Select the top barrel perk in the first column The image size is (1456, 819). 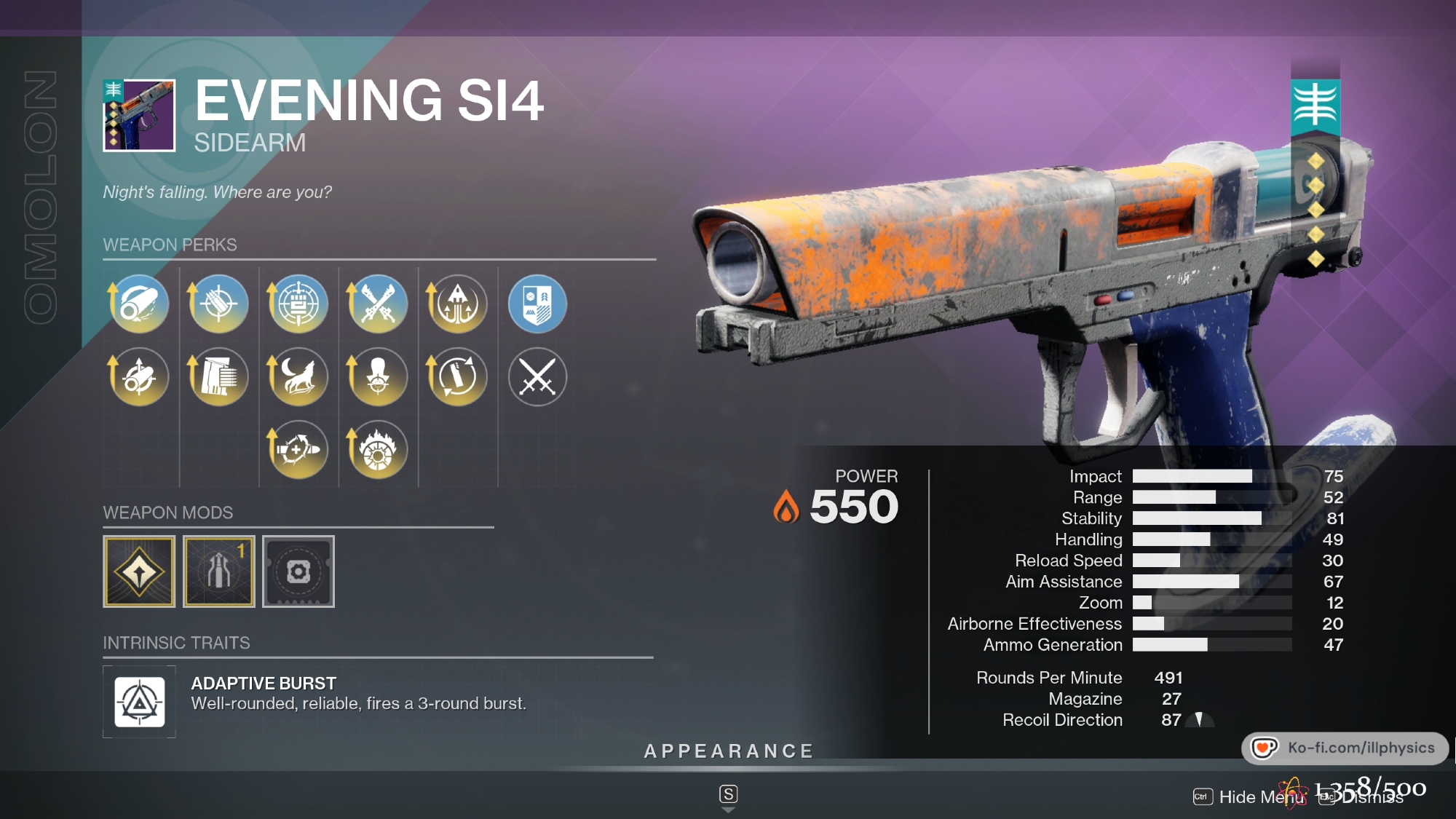click(x=139, y=304)
